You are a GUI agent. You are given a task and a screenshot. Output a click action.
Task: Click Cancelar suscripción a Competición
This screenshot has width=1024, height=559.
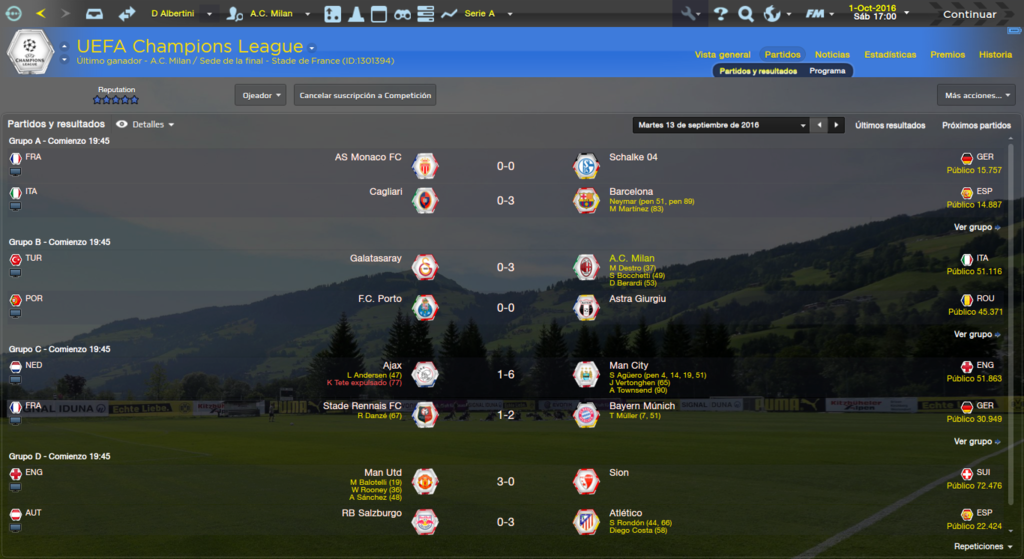(365, 95)
